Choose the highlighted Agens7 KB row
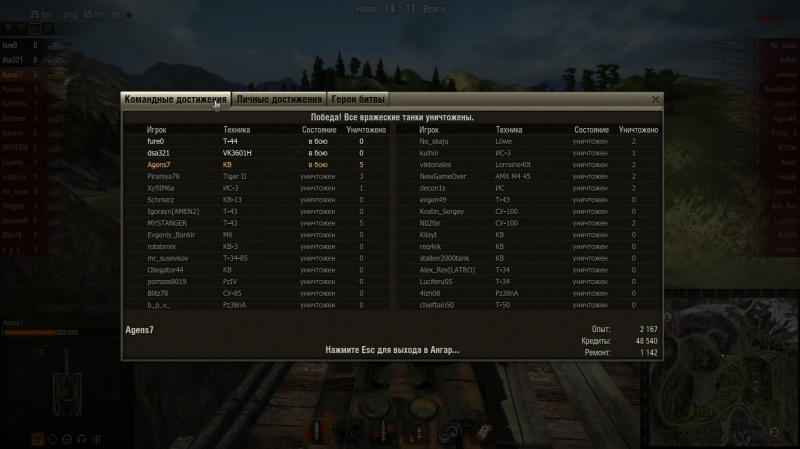The width and height of the screenshot is (800, 449). point(255,164)
